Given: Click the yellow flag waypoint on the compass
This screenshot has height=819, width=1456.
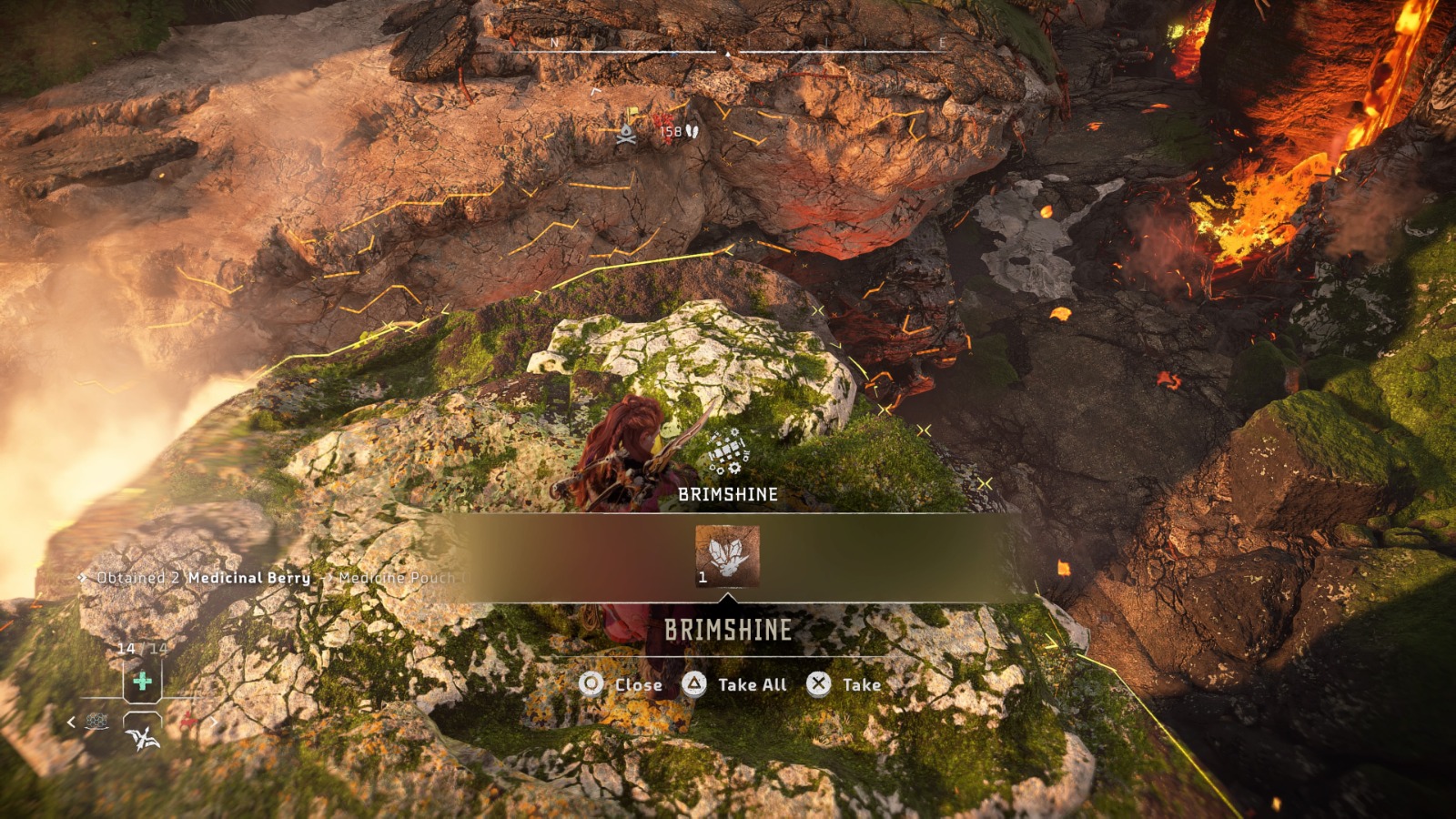Looking at the screenshot, I should (632, 112).
